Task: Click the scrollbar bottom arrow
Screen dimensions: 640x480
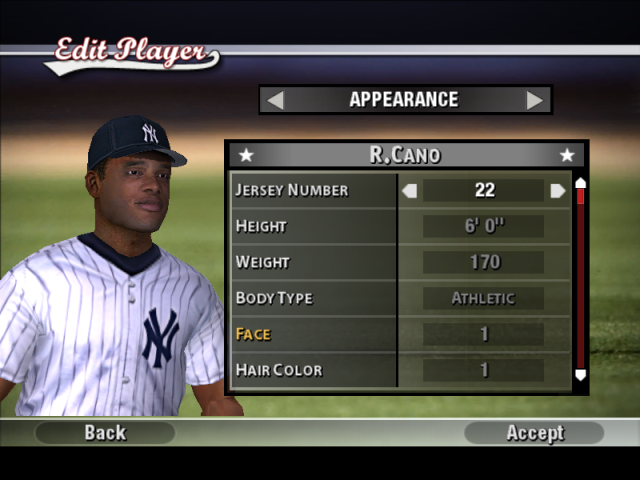Action: tap(580, 375)
